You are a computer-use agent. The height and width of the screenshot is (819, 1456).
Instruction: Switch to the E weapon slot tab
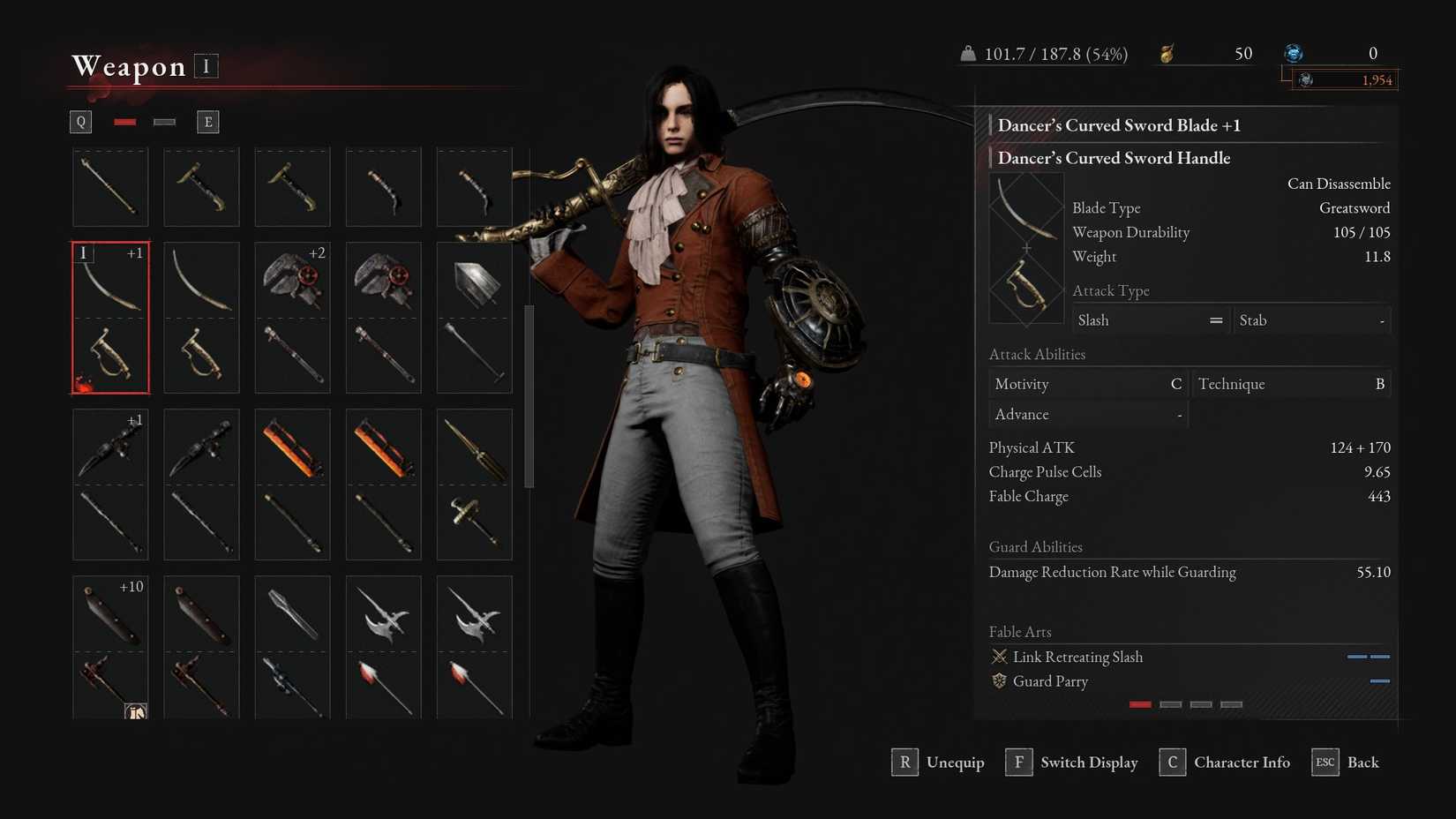(x=207, y=121)
